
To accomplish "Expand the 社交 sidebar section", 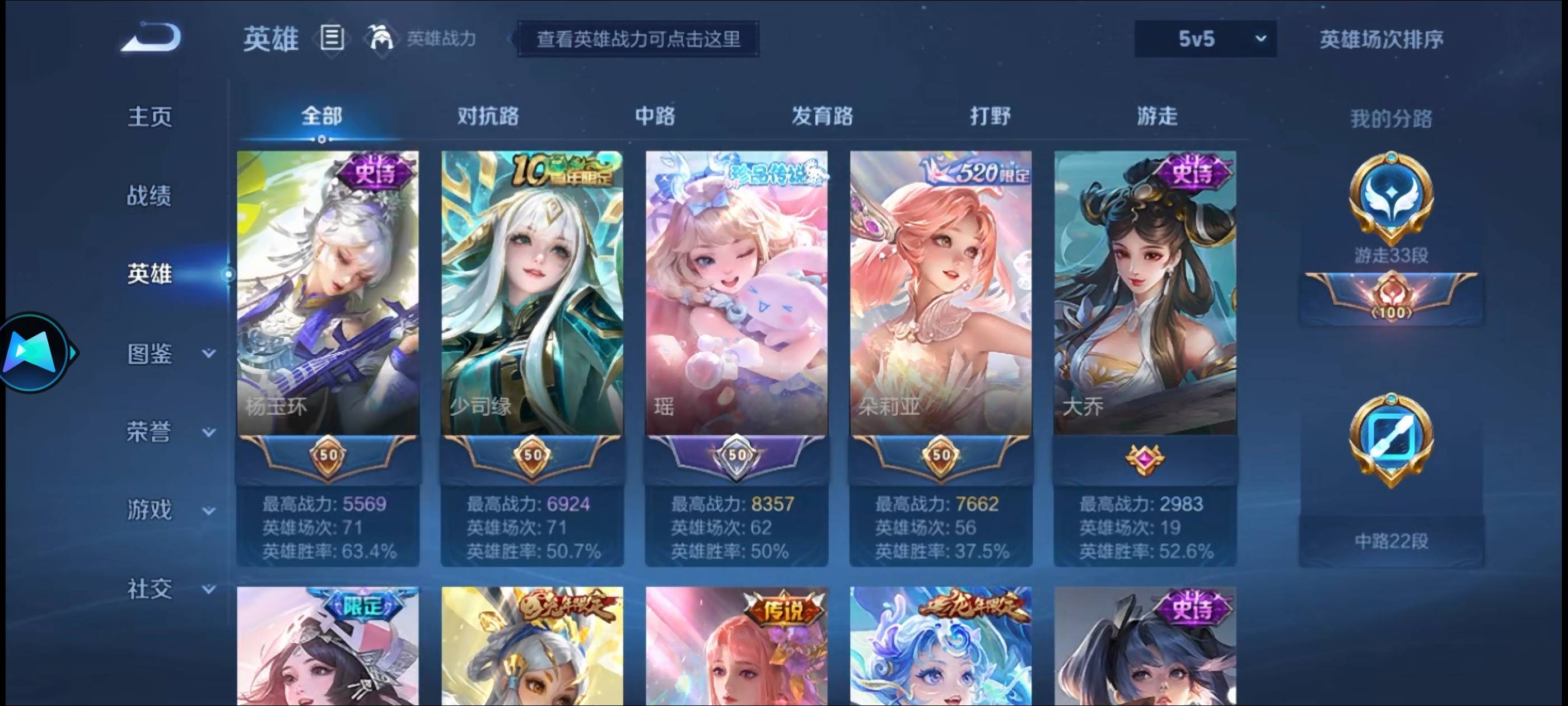I will (x=150, y=588).
